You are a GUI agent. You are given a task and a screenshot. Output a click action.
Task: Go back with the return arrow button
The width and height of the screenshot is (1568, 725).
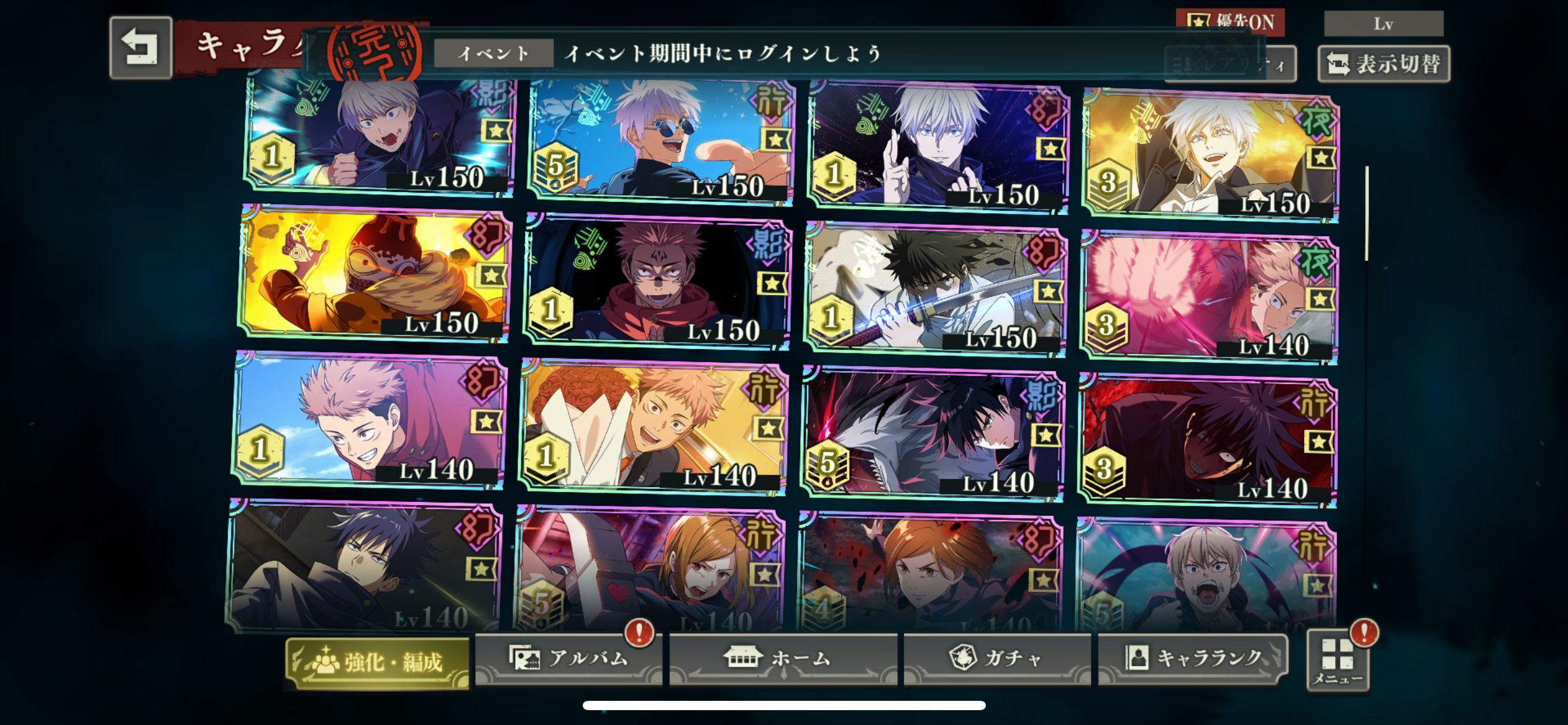pyautogui.click(x=141, y=48)
